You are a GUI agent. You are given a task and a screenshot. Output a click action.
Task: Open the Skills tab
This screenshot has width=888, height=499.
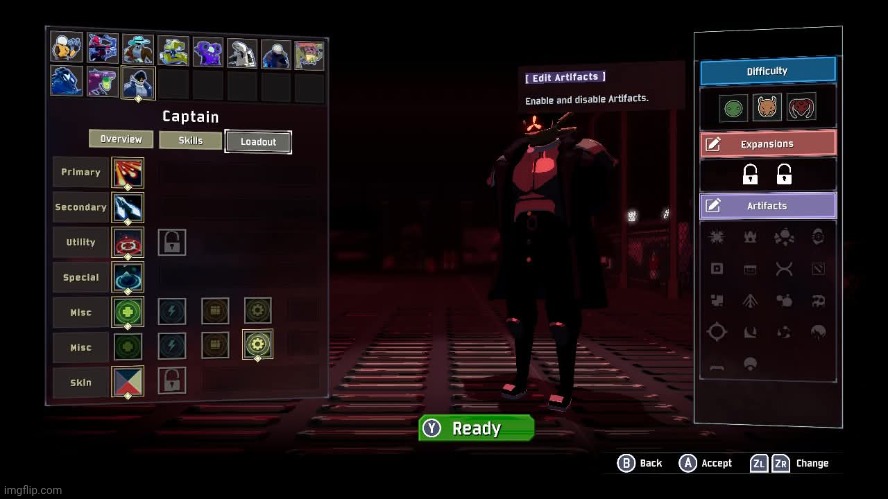click(190, 141)
